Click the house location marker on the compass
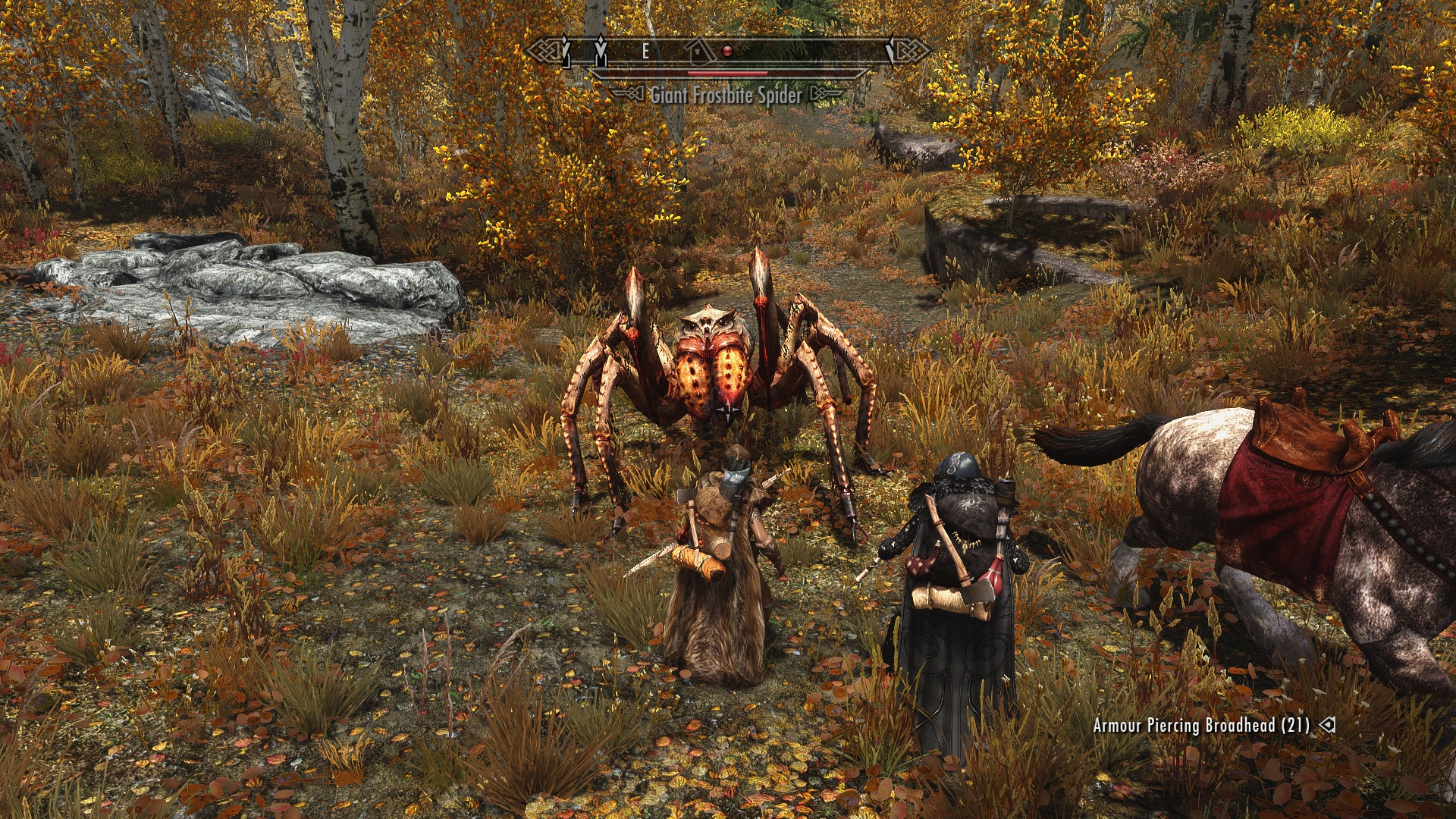Screen dimensions: 1456x819 coord(699,51)
